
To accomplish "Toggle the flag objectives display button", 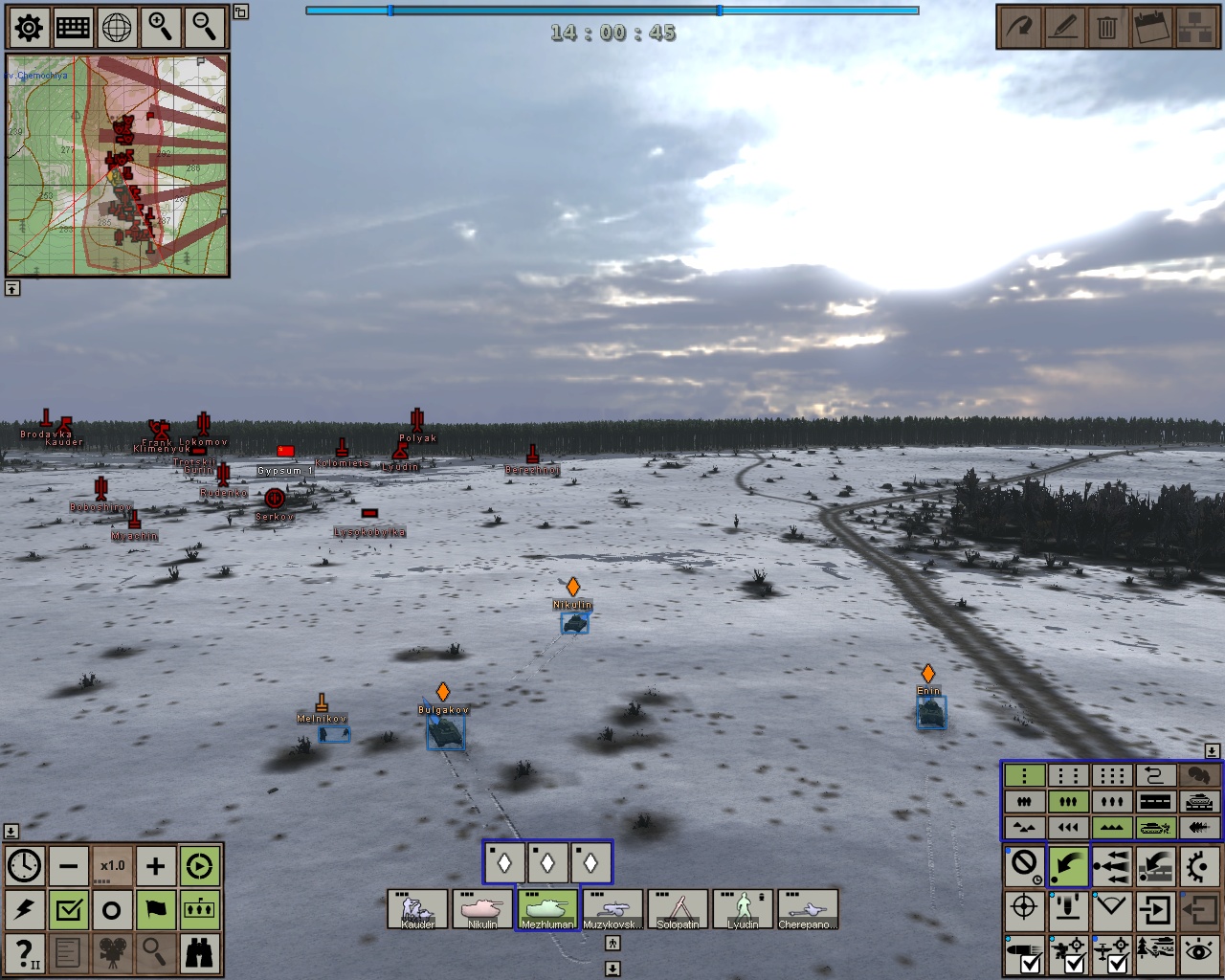I will pyautogui.click(x=155, y=909).
